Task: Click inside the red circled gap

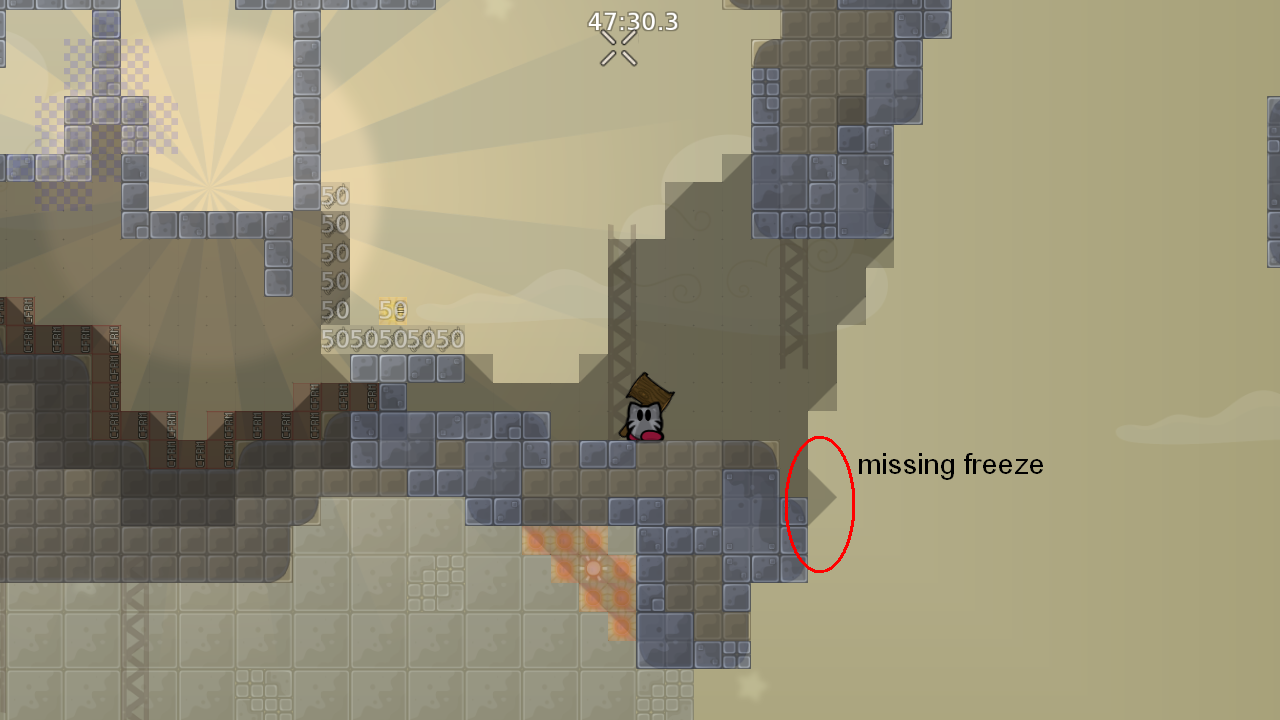Action: pos(820,505)
